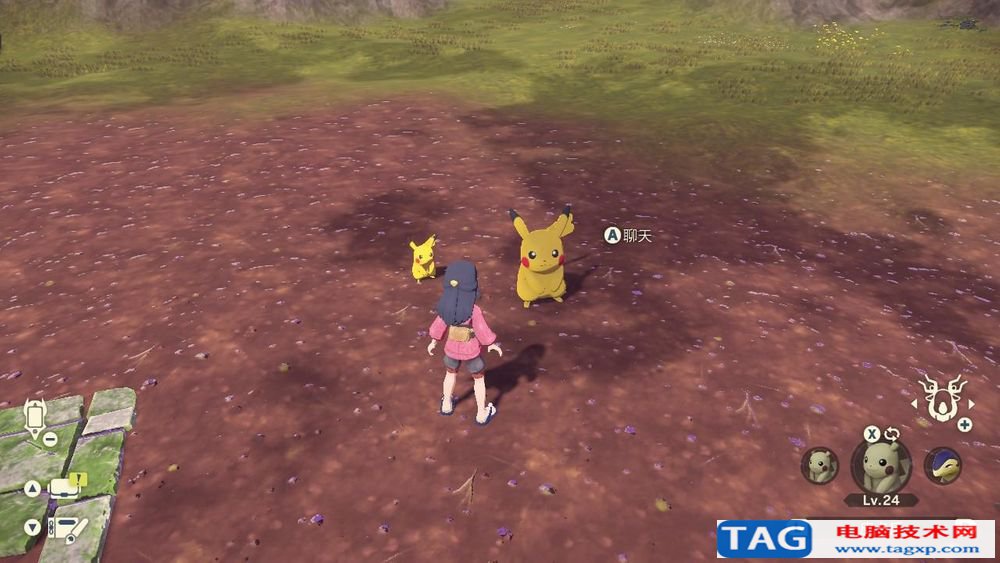Choose the Cyndaquil party portrait
The height and width of the screenshot is (563, 1000).
[x=942, y=465]
